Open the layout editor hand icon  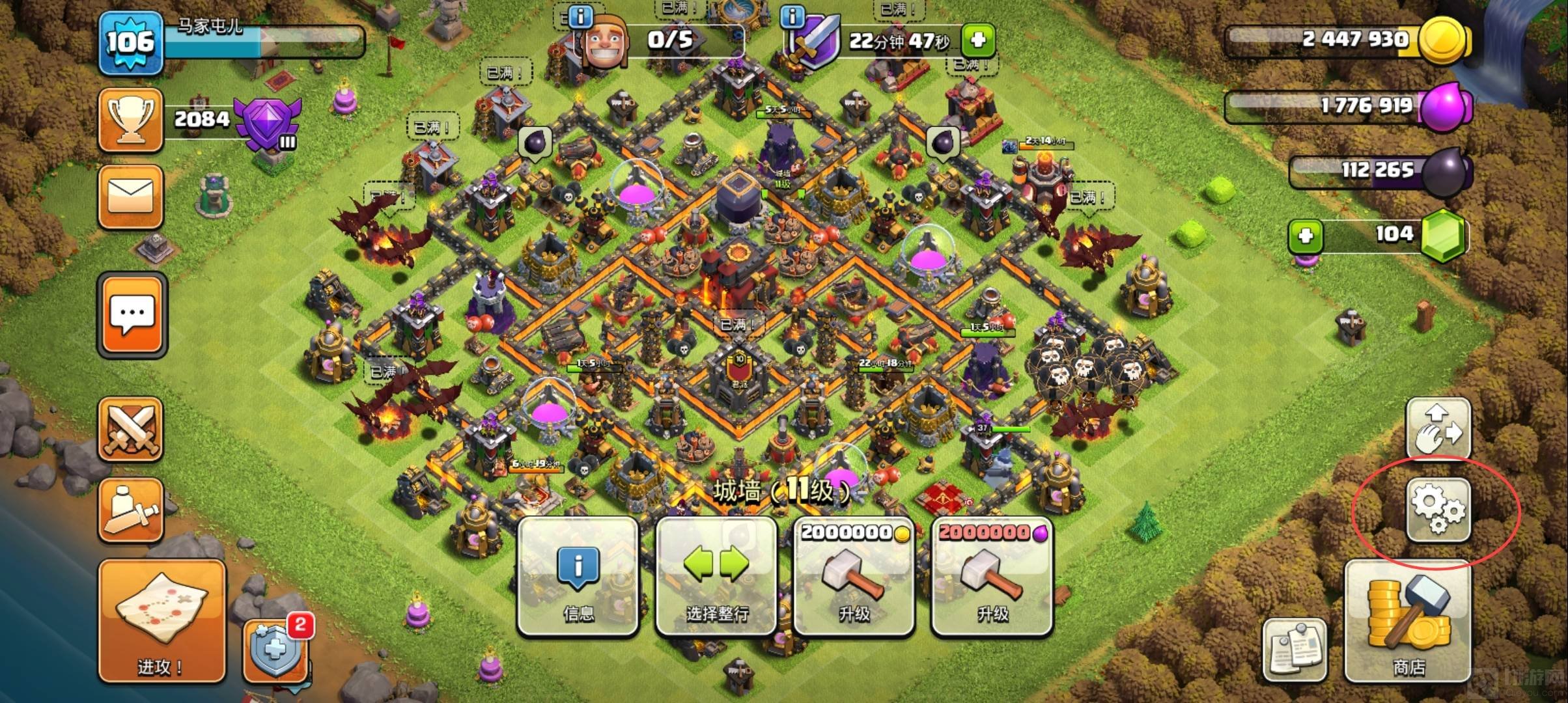tap(1438, 429)
